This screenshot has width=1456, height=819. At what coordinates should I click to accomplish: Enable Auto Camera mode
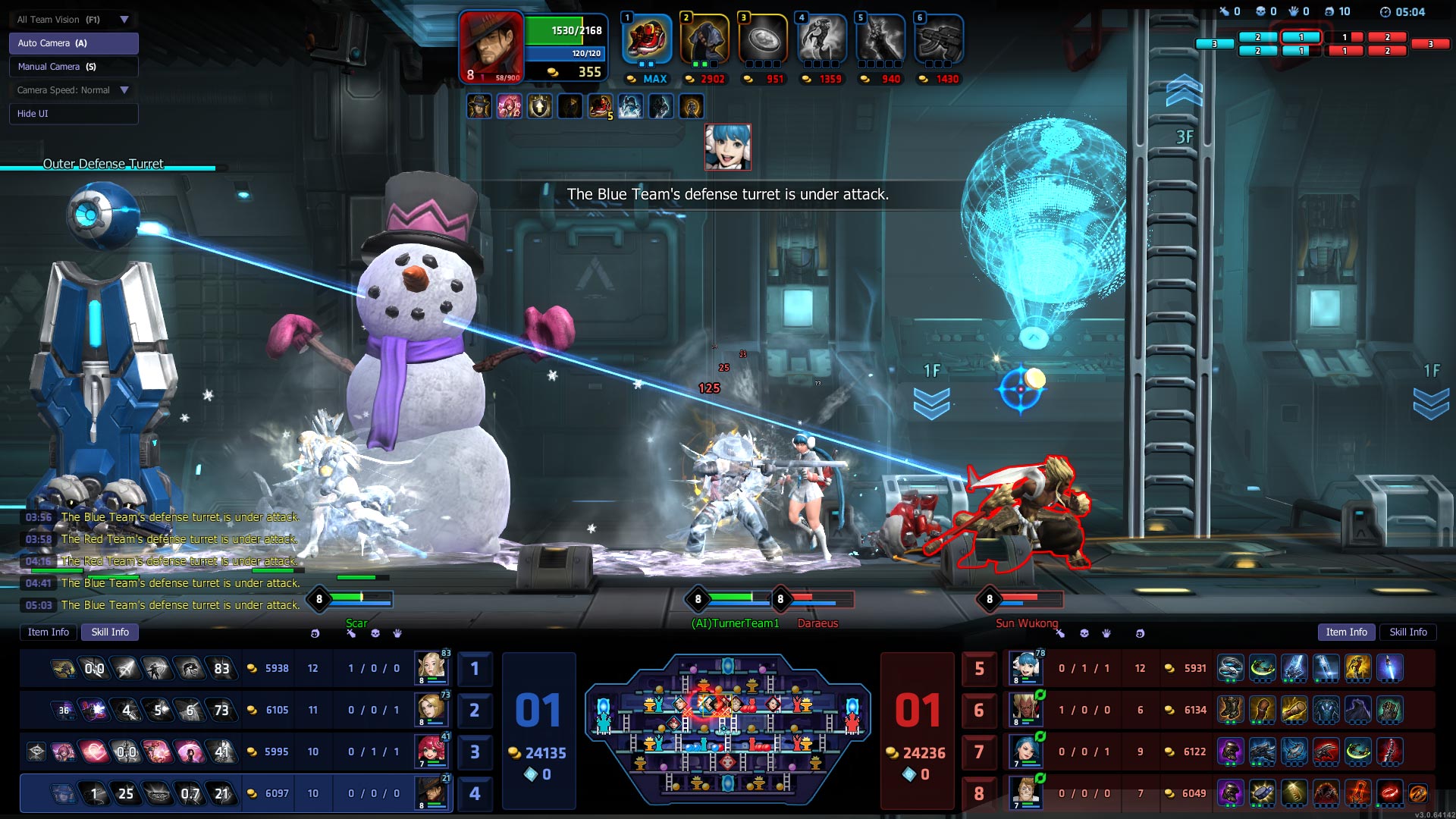73,43
